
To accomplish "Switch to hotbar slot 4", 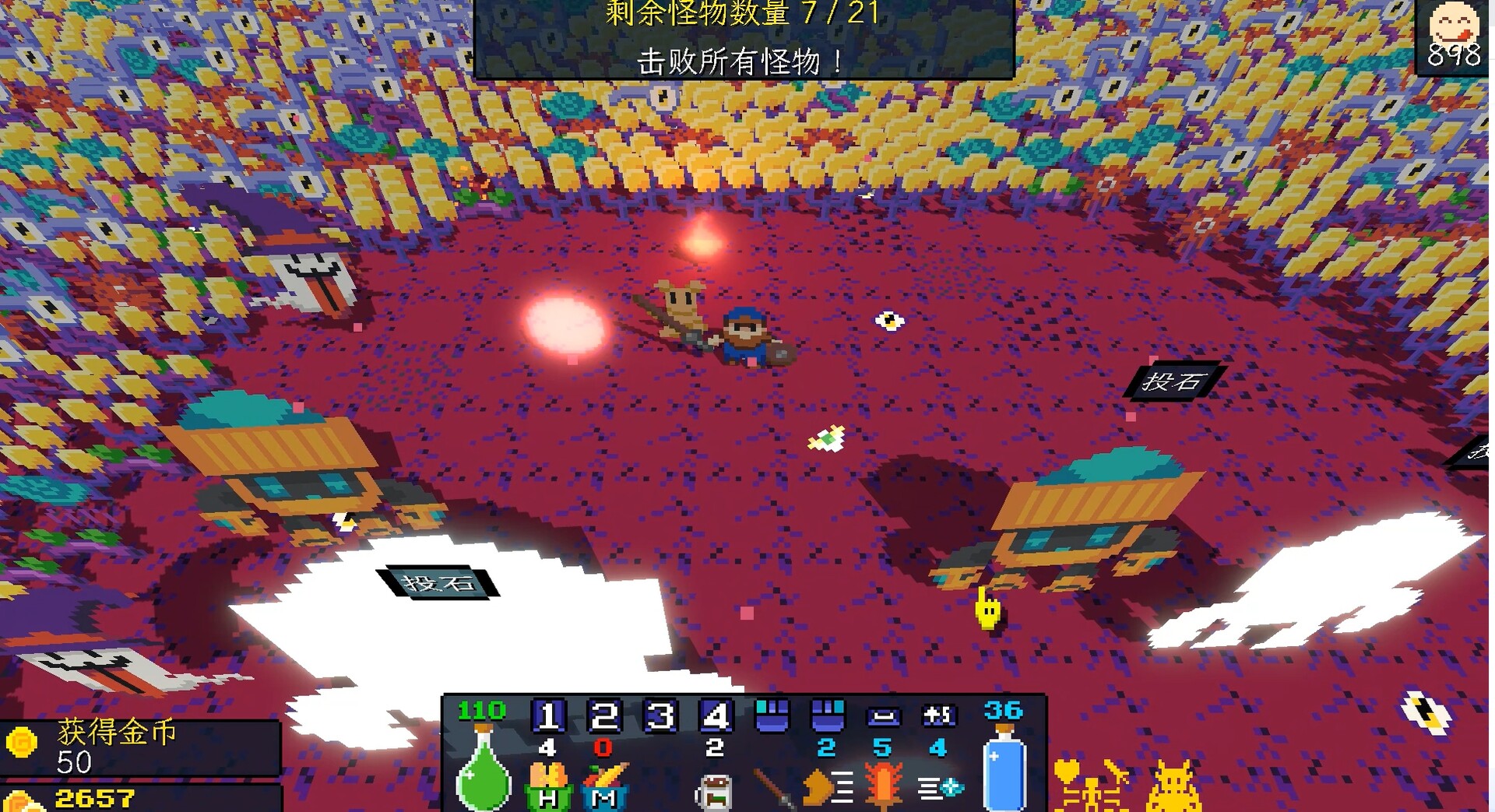I will 713,716.
